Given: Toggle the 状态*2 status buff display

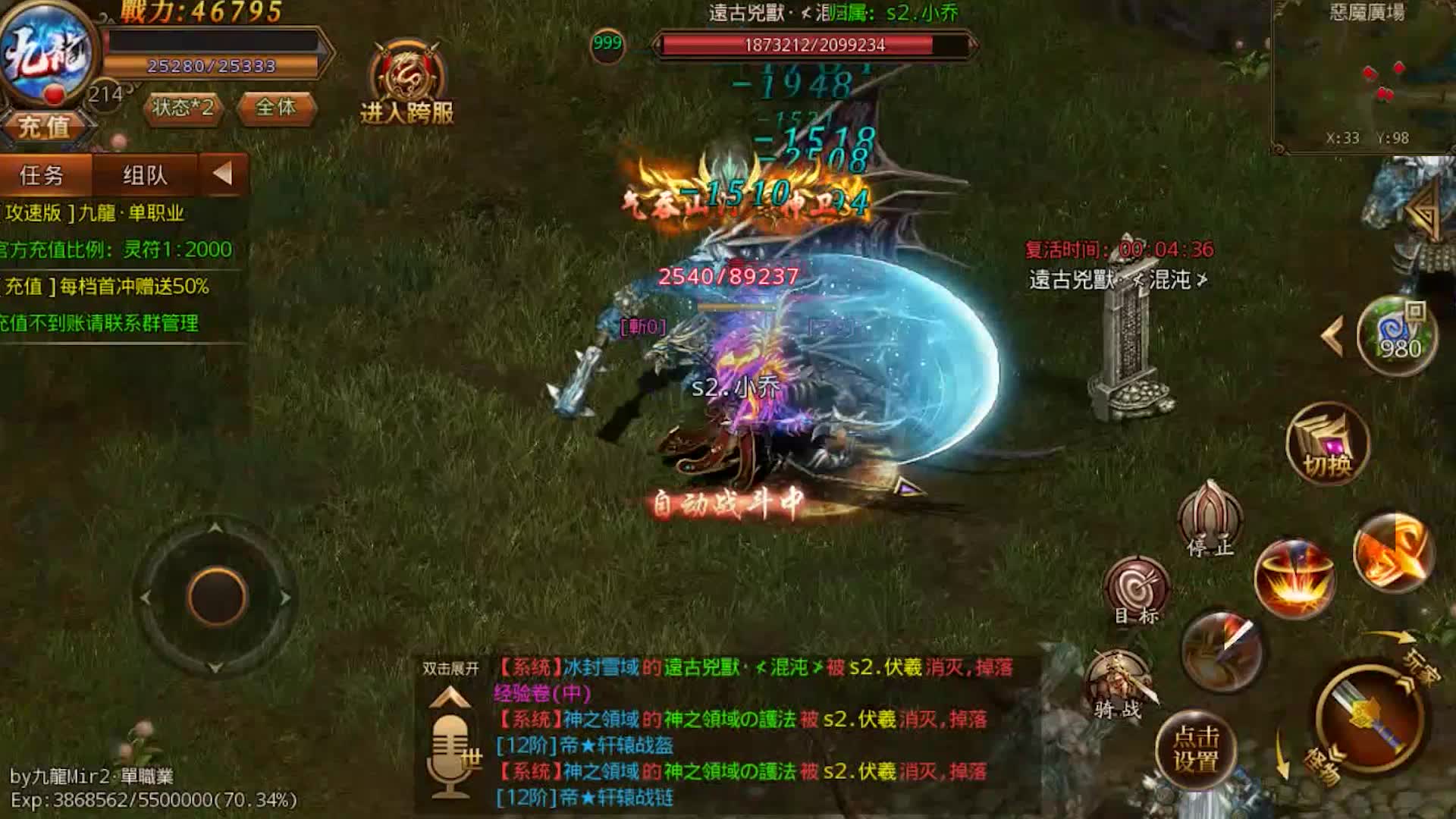Looking at the screenshot, I should 182,108.
